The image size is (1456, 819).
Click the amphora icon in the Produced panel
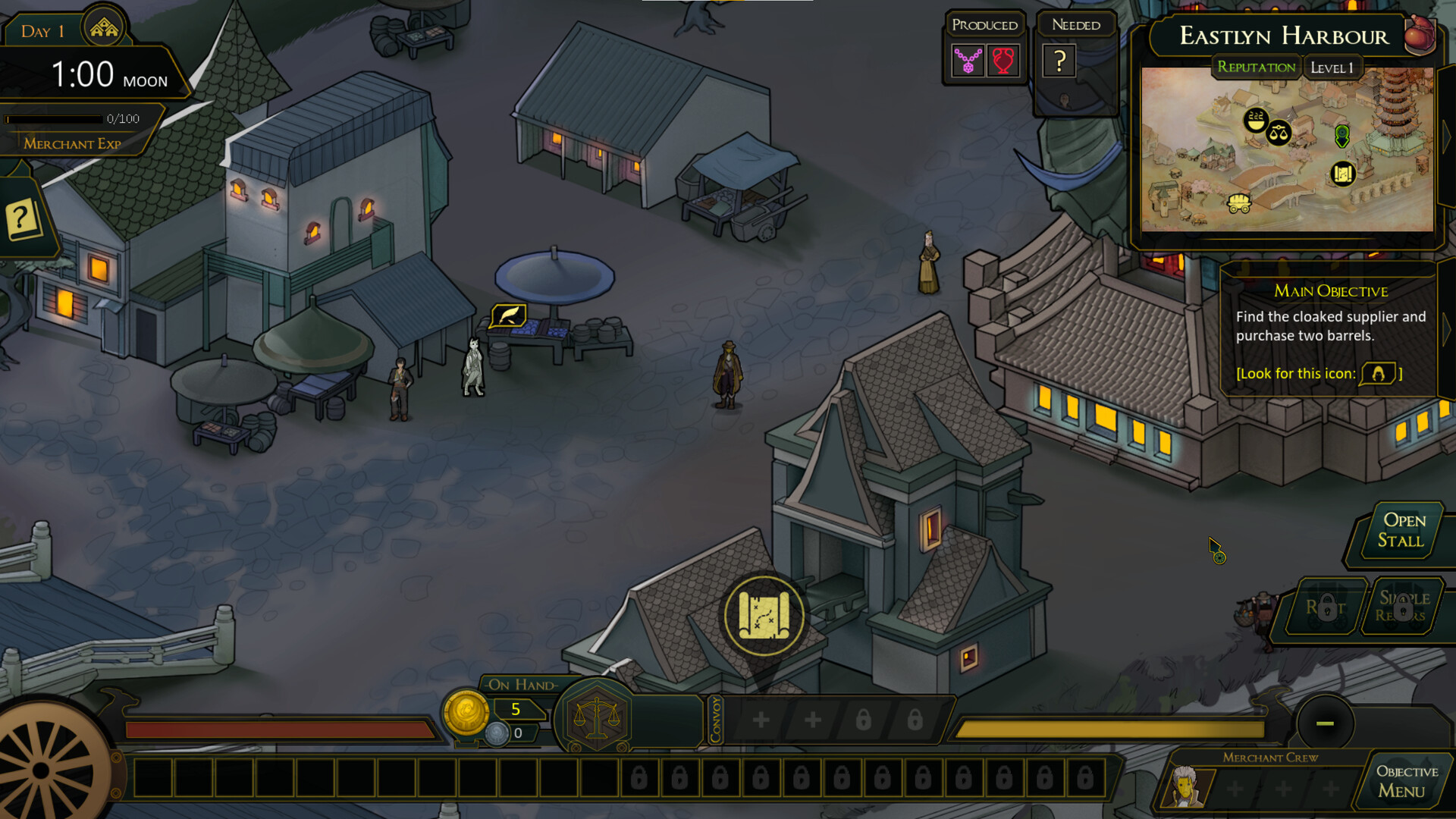(x=1003, y=61)
